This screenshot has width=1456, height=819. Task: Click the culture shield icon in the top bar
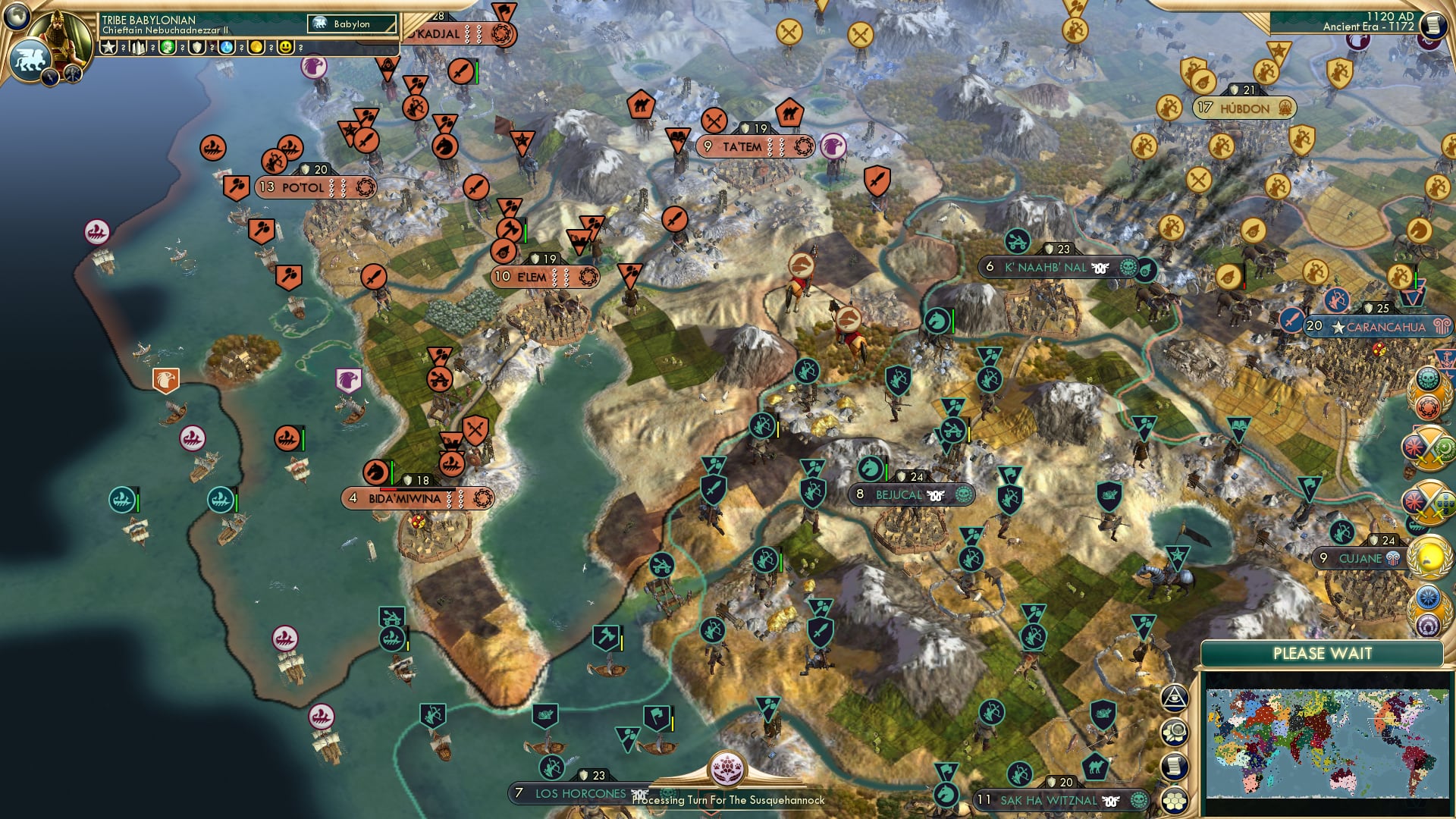[196, 48]
